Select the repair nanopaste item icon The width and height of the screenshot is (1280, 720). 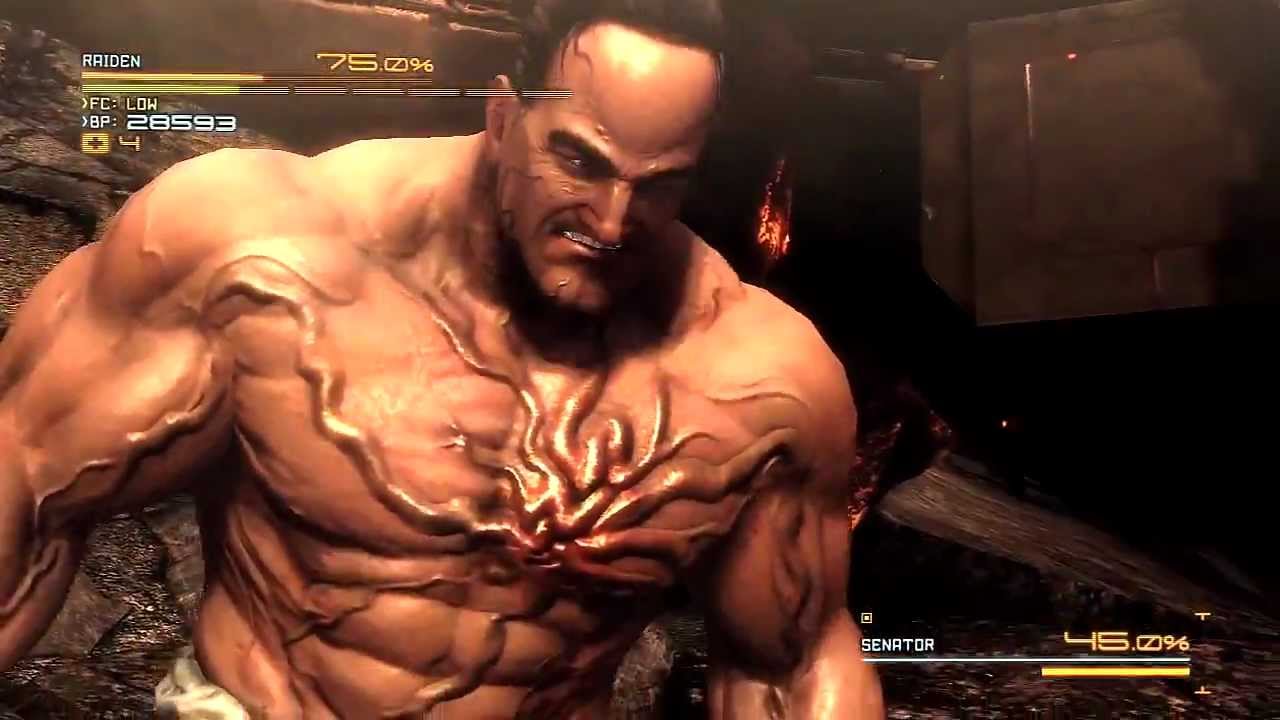[x=95, y=143]
